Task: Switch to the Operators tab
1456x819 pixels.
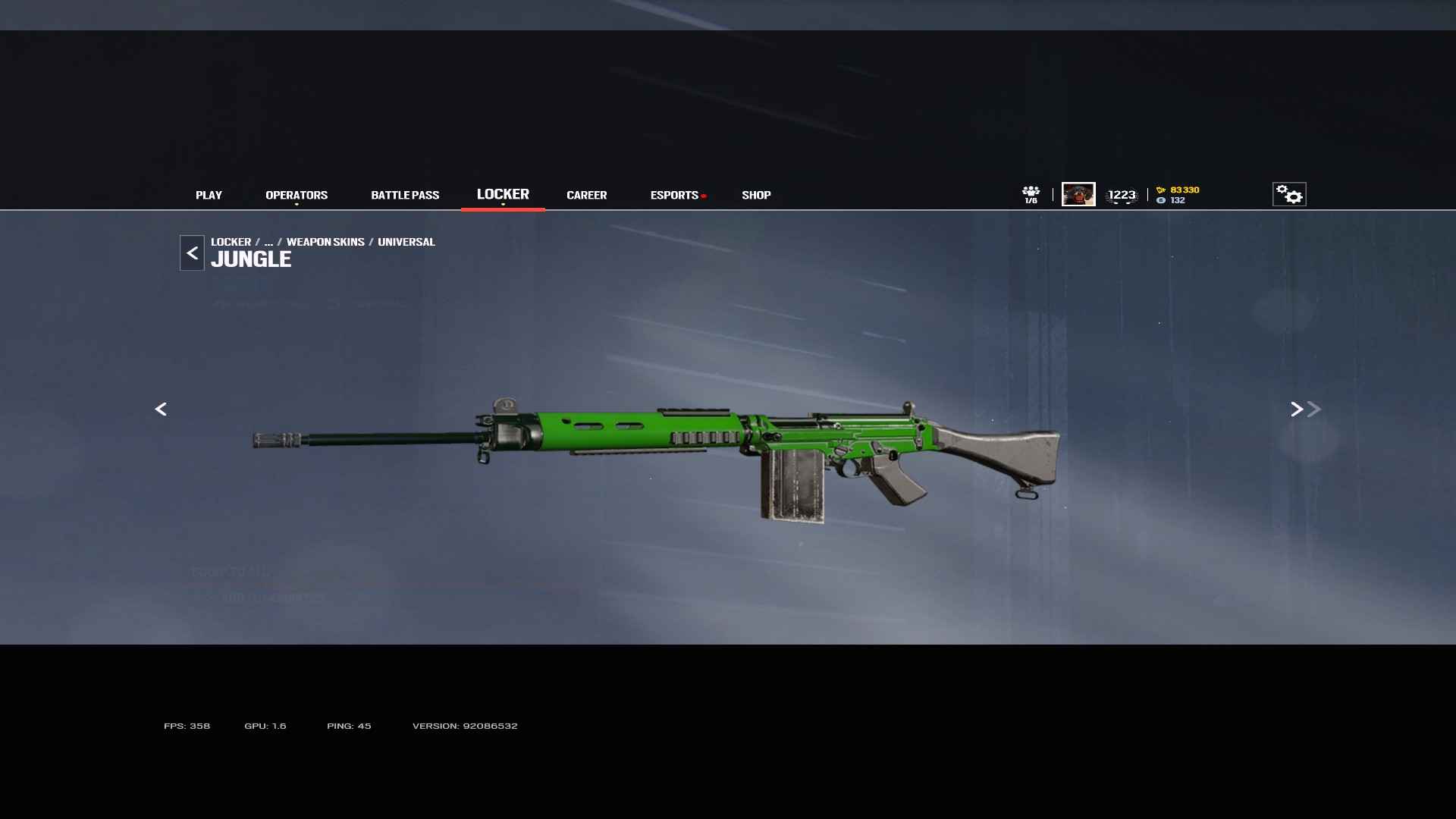Action: 297,195
